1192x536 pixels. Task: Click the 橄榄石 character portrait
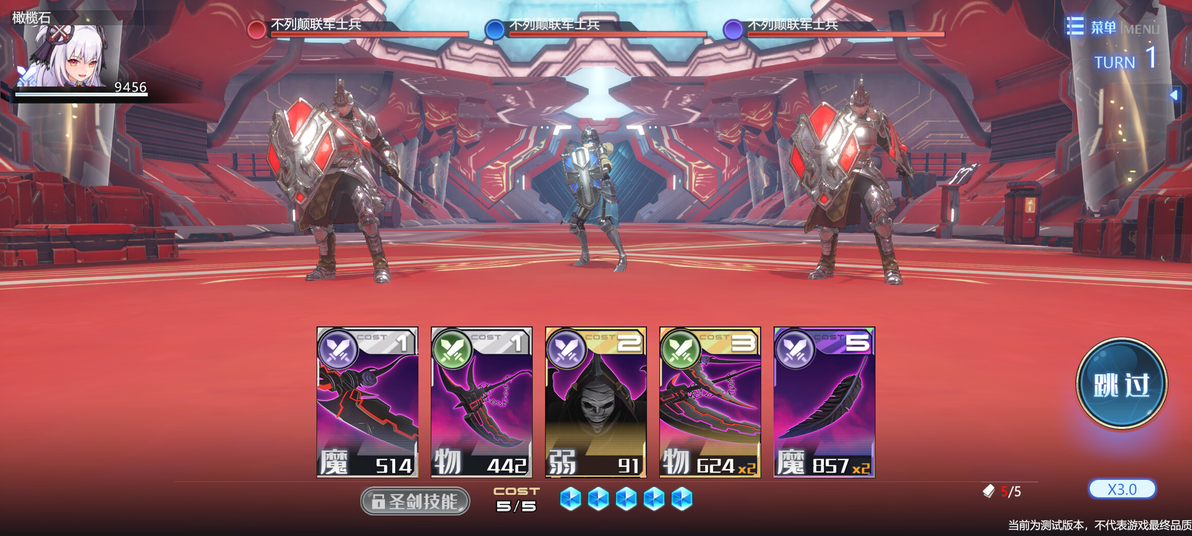point(72,57)
